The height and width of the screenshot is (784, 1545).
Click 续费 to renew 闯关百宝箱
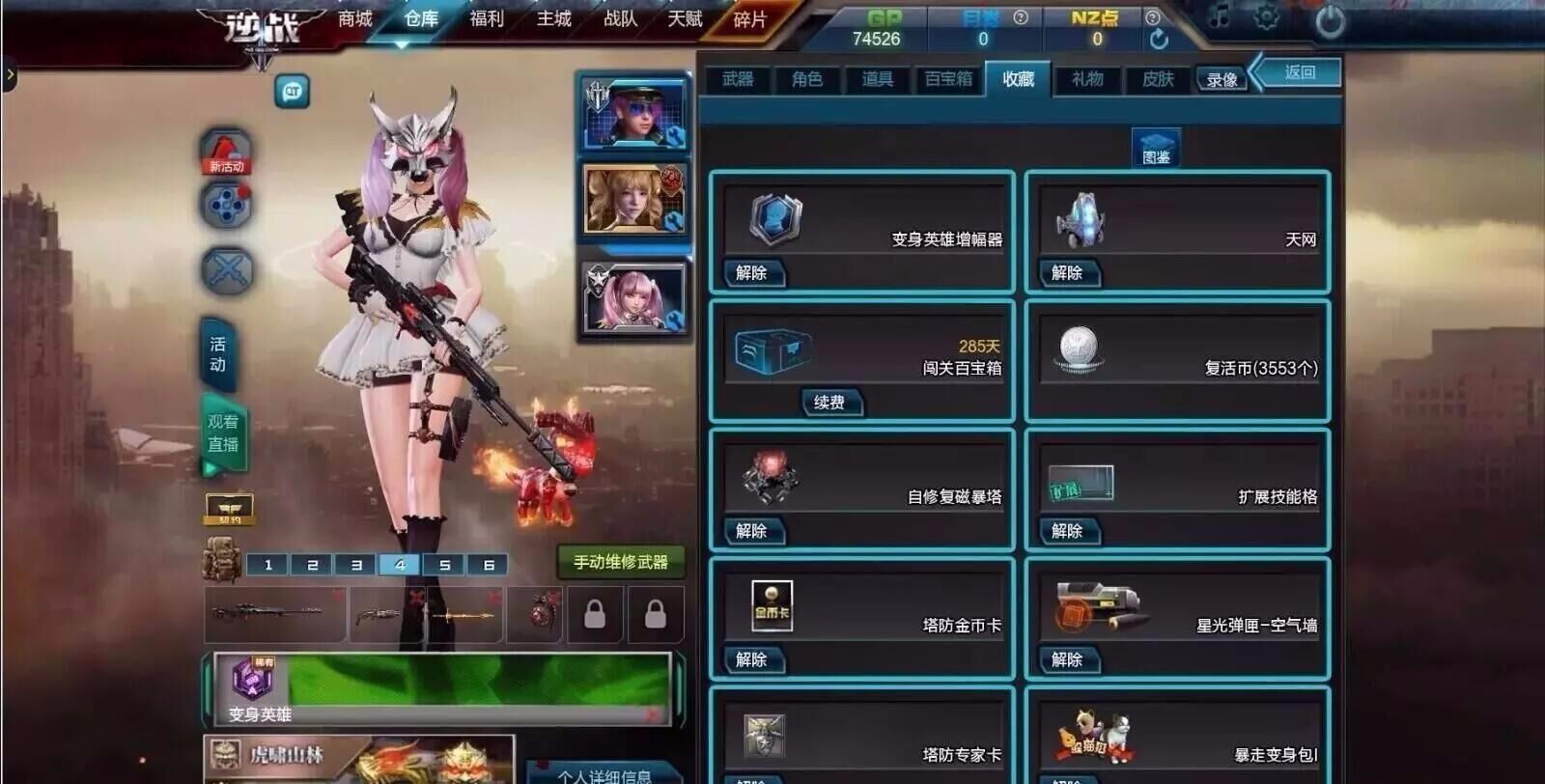pos(829,402)
